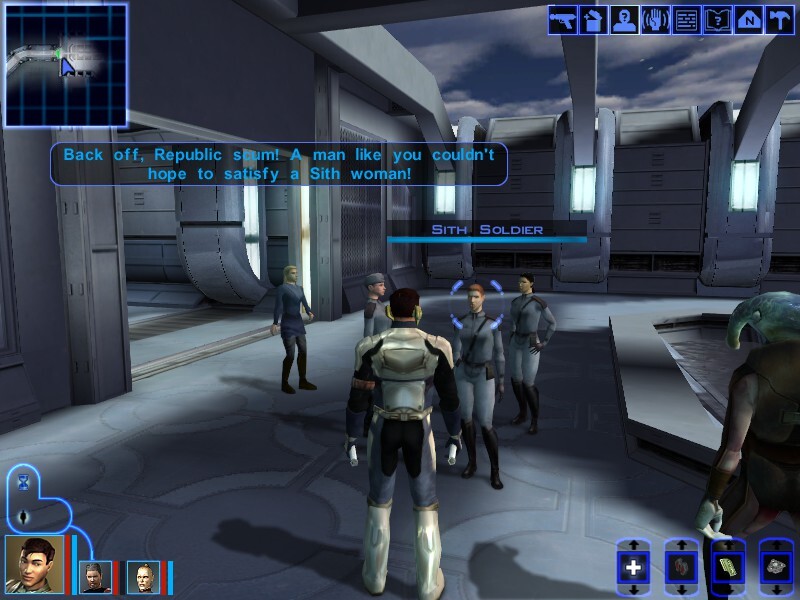The width and height of the screenshot is (800, 600).
Task: Toggle the stealth mode figure icon
Action: [24, 517]
